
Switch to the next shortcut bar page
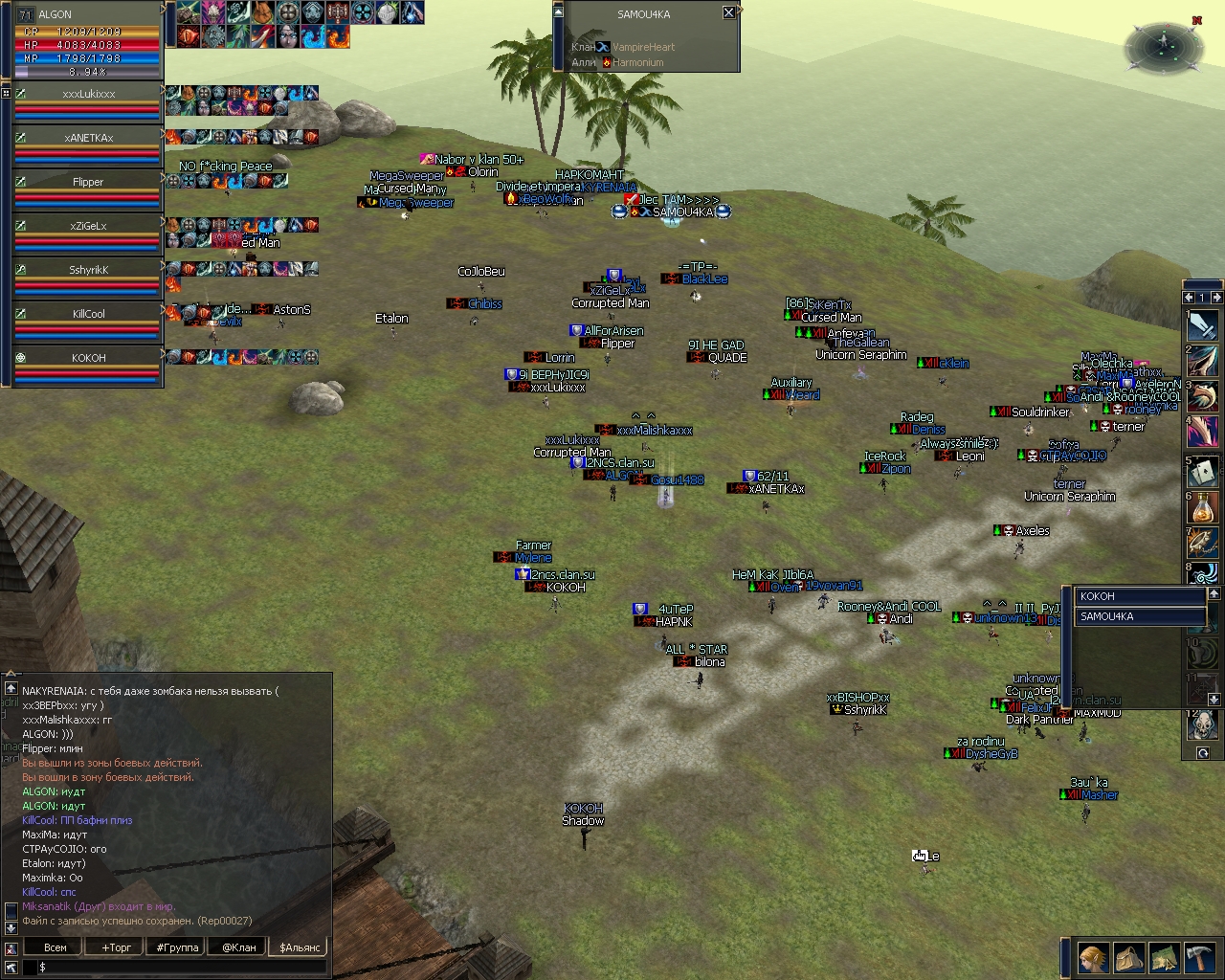(1215, 298)
